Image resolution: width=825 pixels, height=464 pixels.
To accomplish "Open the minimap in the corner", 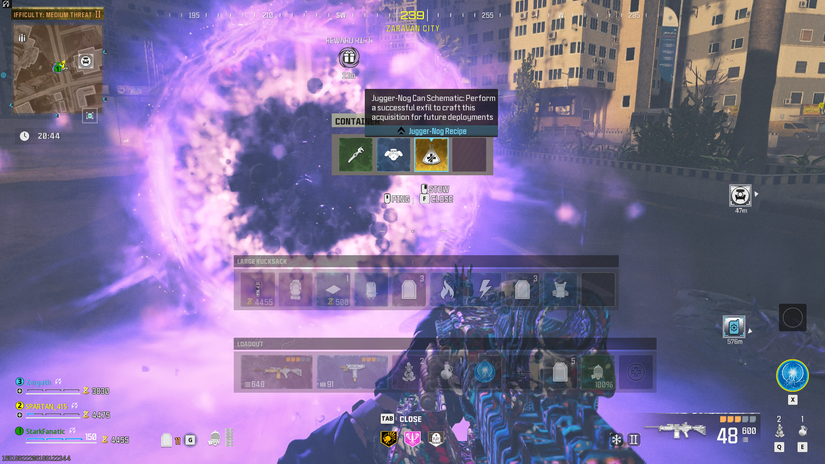I will click(x=57, y=67).
